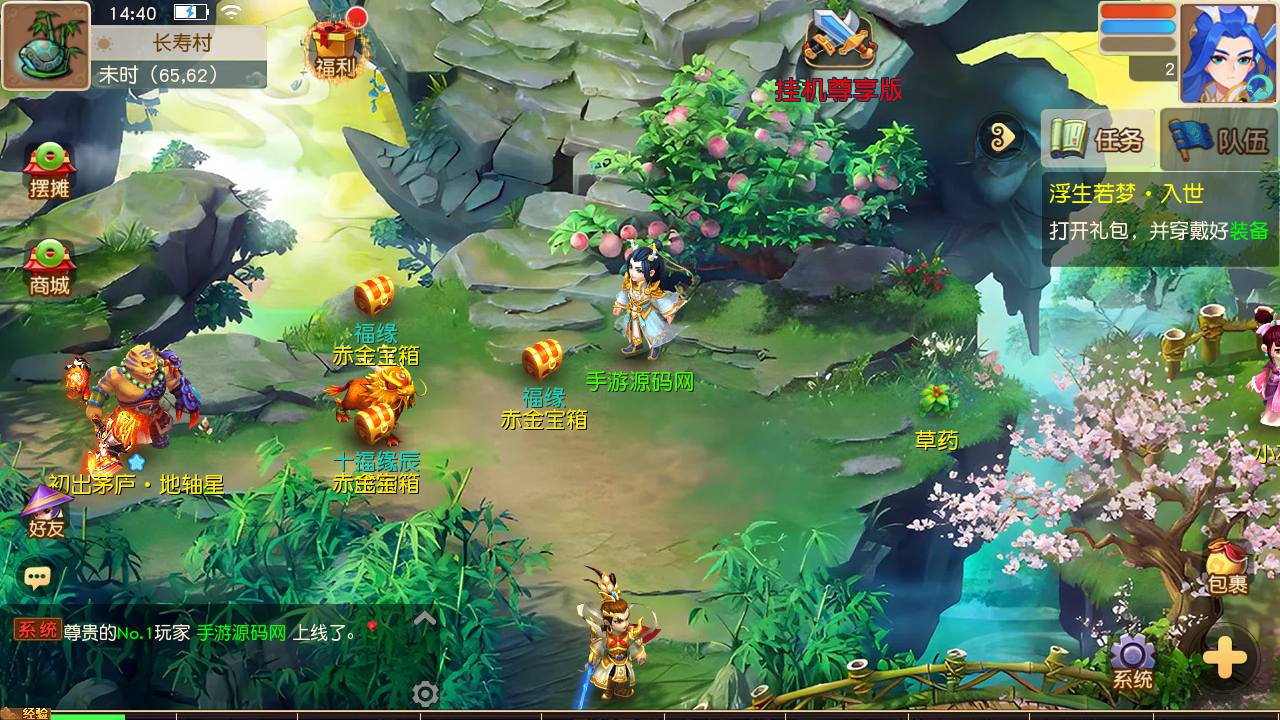Image resolution: width=1280 pixels, height=720 pixels.
Task: Open chat settings gear icon
Action: click(425, 694)
